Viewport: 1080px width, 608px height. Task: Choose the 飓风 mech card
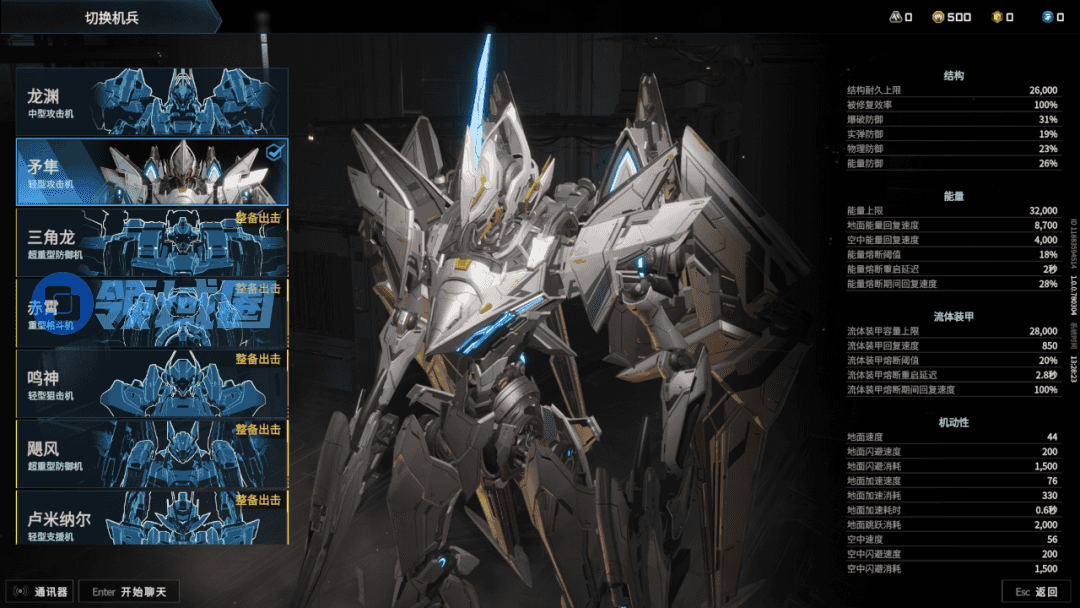152,454
